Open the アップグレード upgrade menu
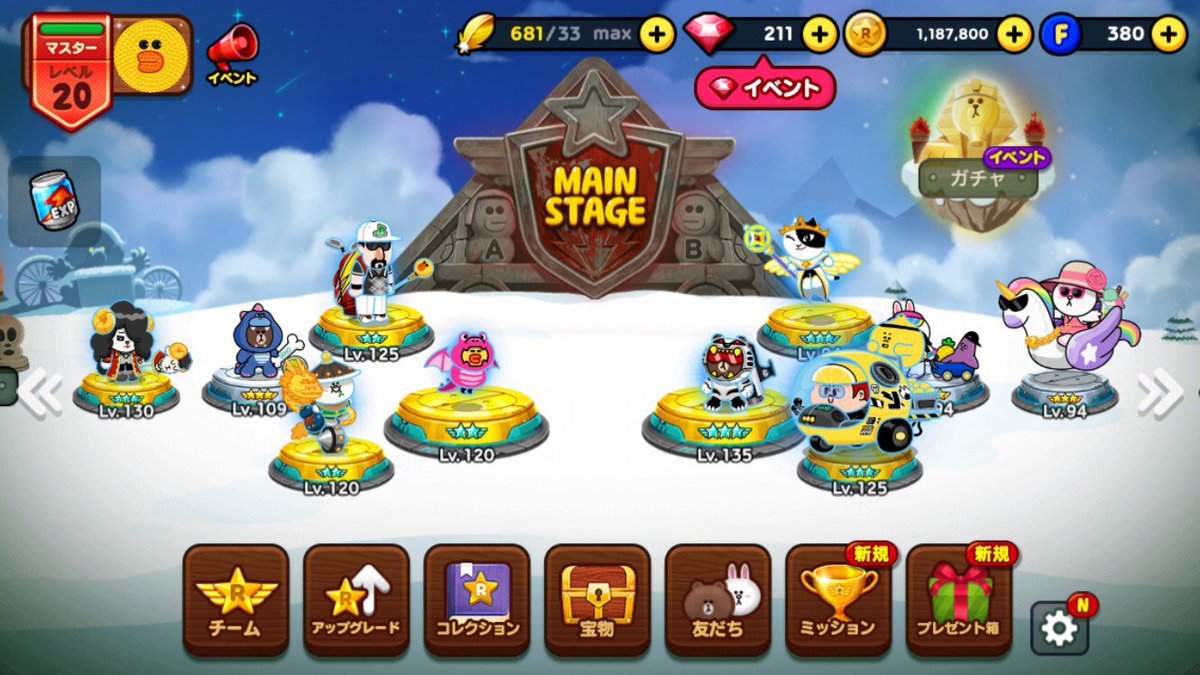Screen dimensions: 1200x675 click(357, 600)
